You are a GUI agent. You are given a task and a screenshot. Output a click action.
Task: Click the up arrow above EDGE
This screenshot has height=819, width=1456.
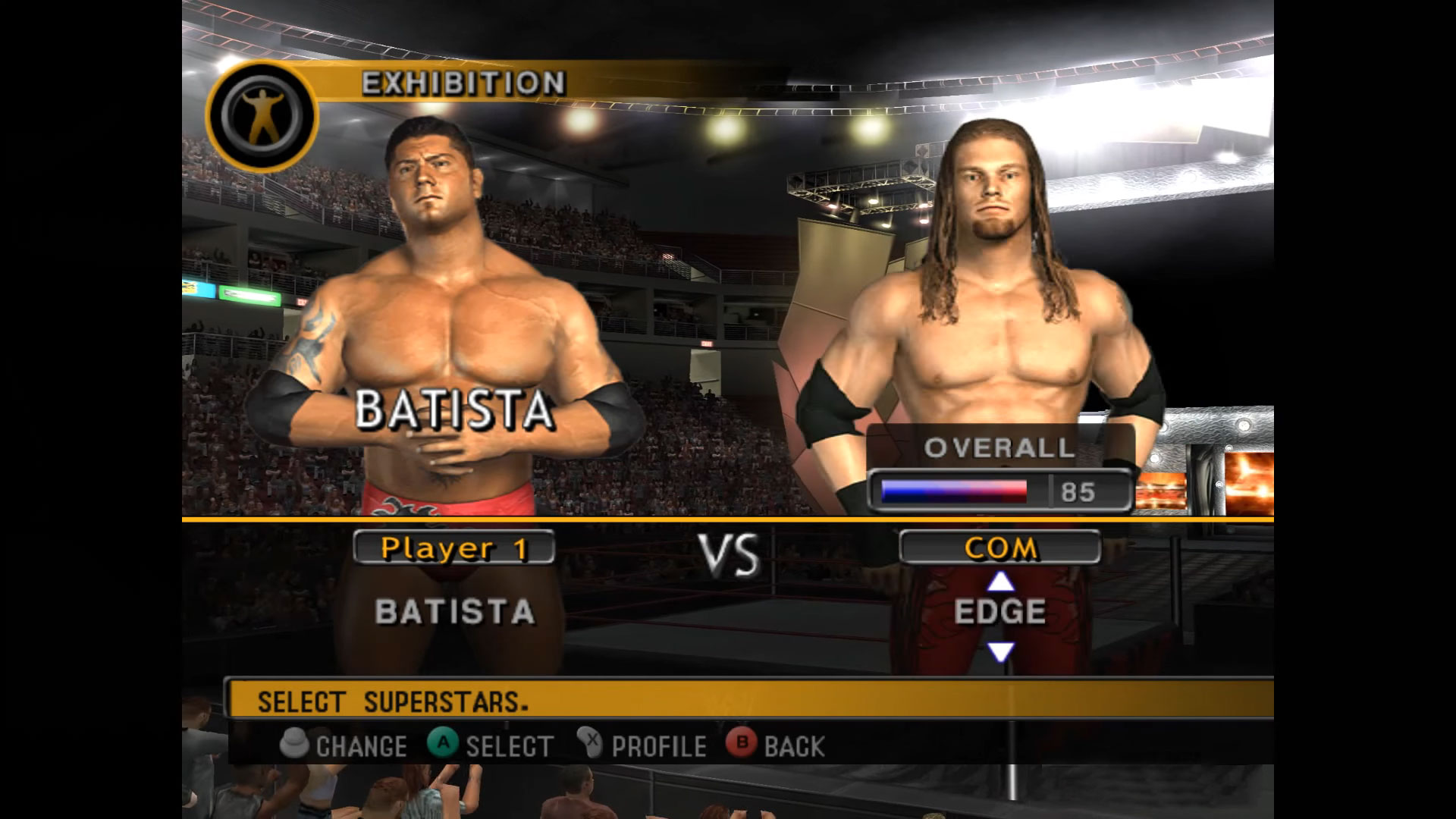point(1000,582)
